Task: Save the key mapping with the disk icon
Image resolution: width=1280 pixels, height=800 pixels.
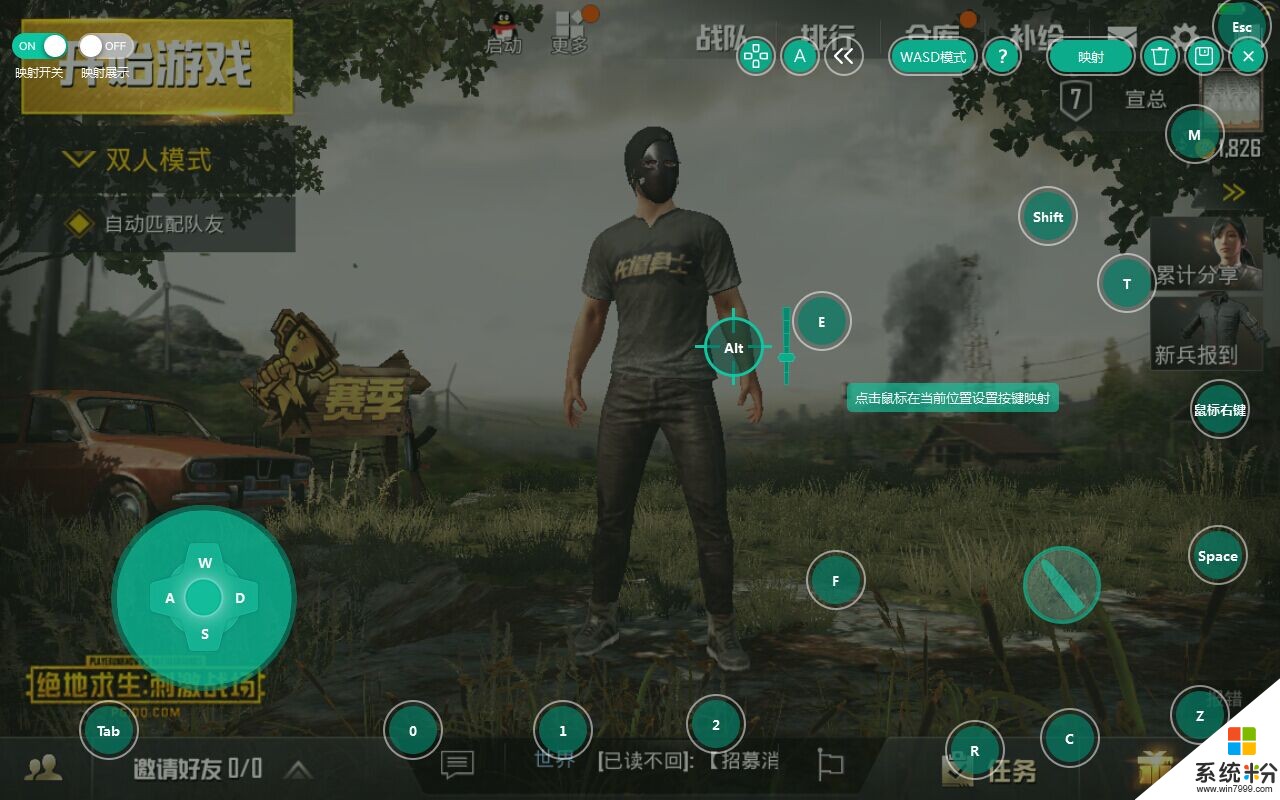Action: [1203, 57]
